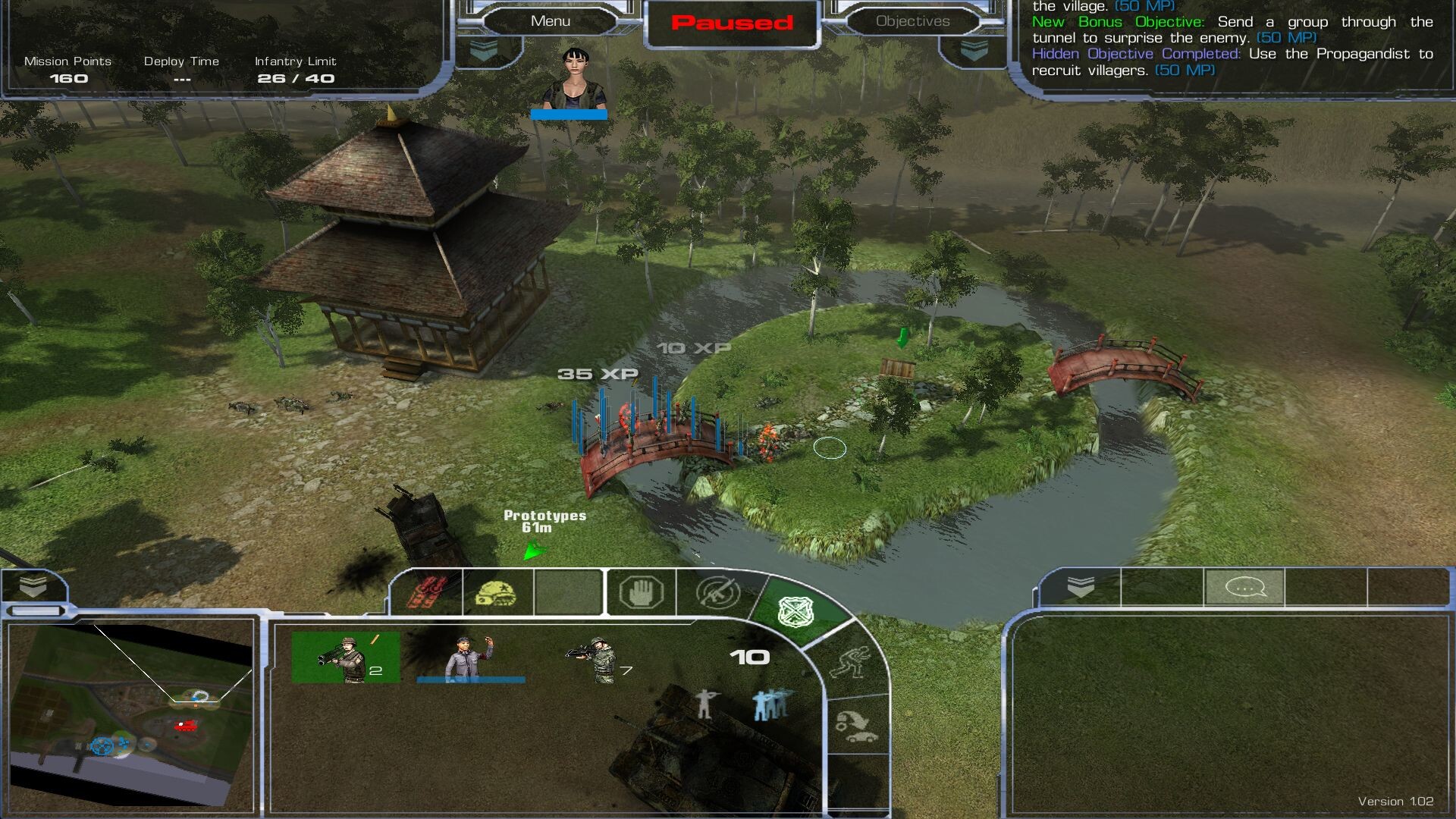Select the blue group formation icon

tap(772, 704)
